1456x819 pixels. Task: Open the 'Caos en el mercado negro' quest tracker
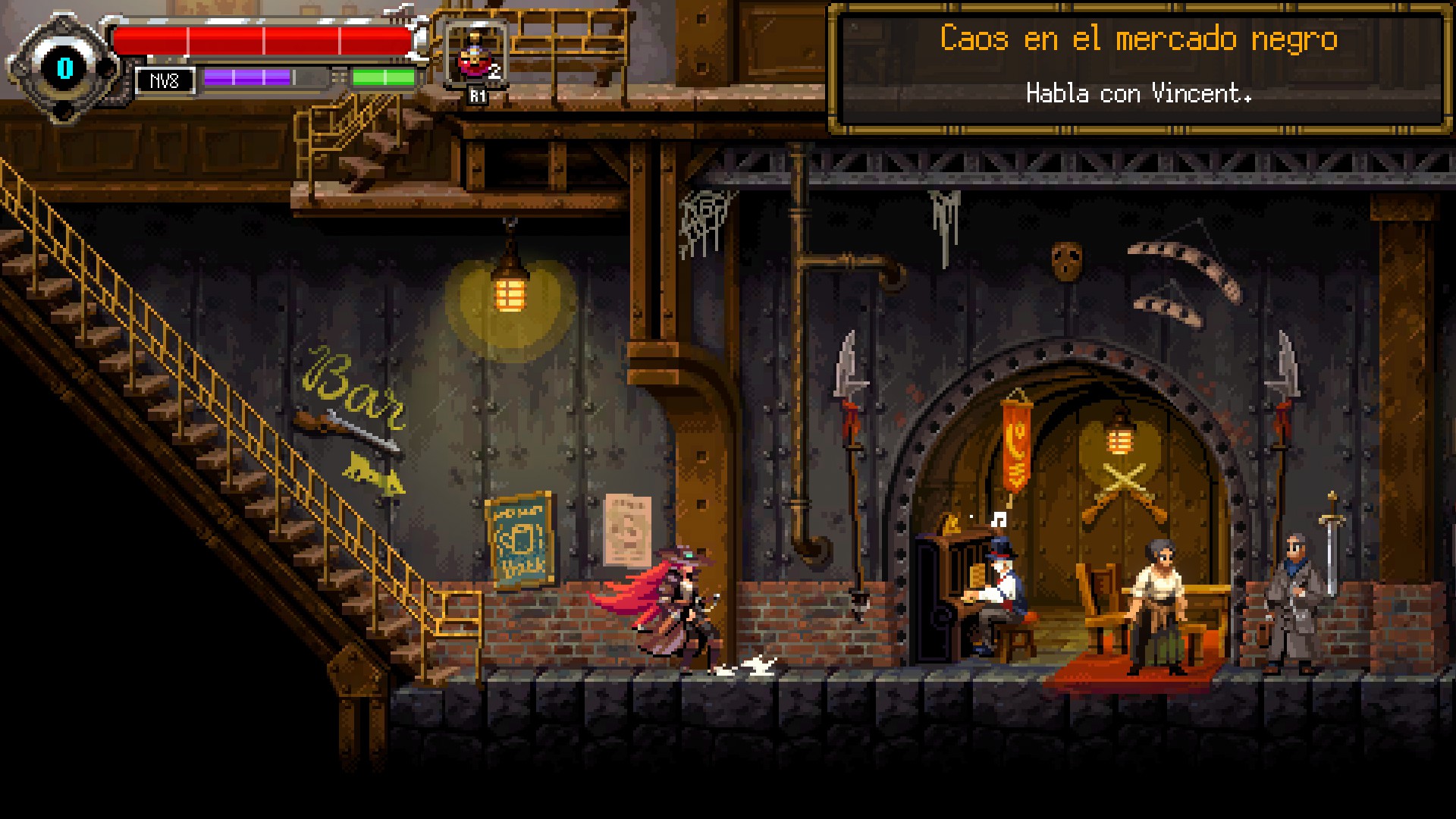pyautogui.click(x=1137, y=67)
